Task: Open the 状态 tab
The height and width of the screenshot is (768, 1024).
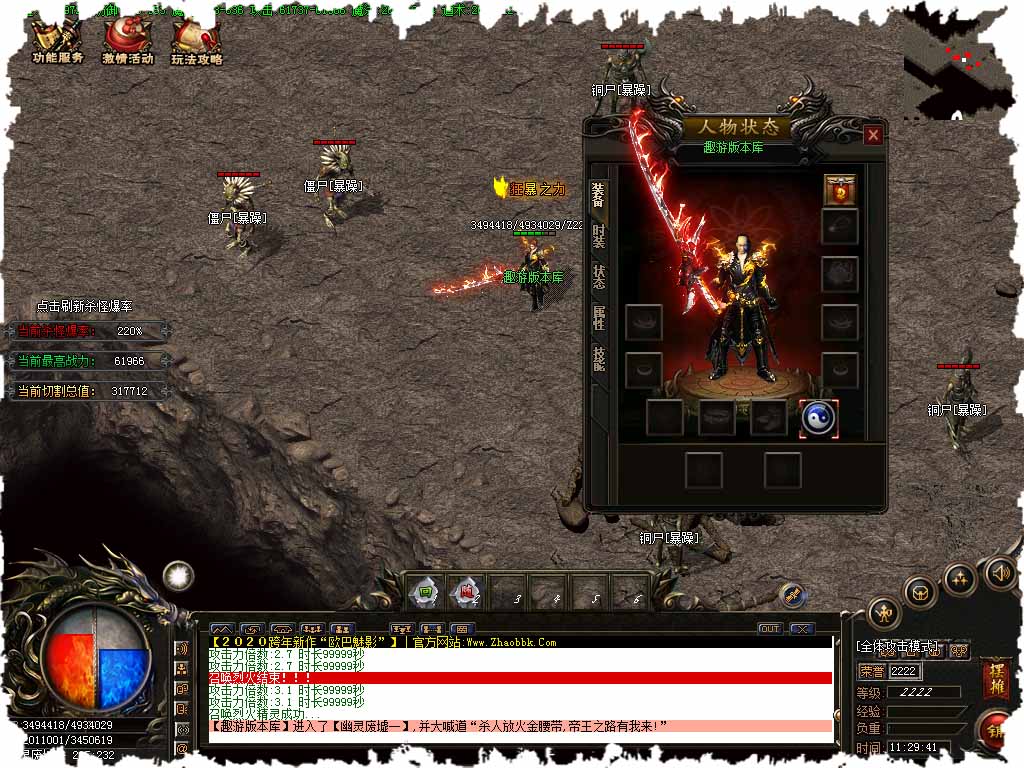Action: tap(598, 277)
